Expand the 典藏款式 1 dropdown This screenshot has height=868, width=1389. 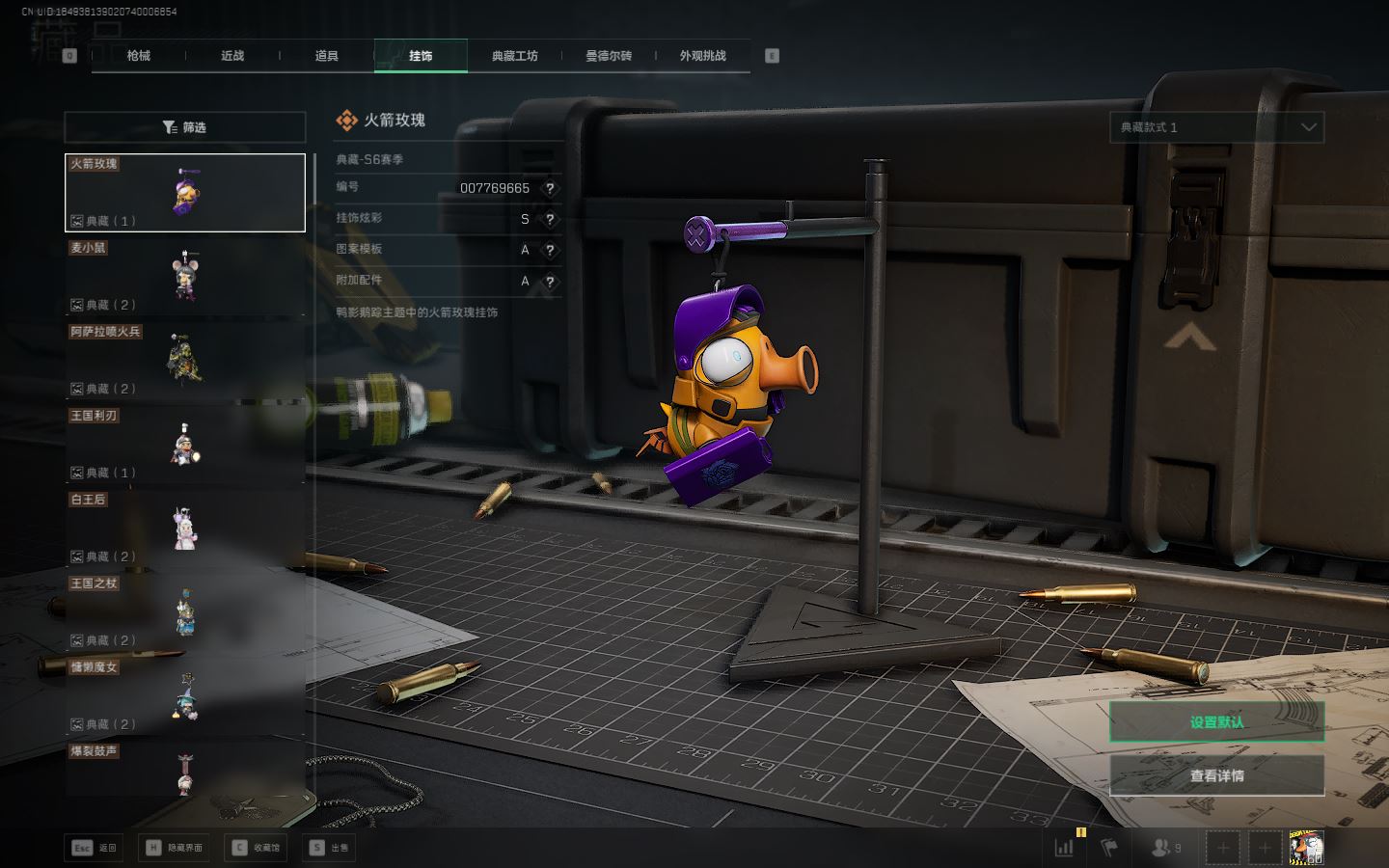coord(1216,127)
